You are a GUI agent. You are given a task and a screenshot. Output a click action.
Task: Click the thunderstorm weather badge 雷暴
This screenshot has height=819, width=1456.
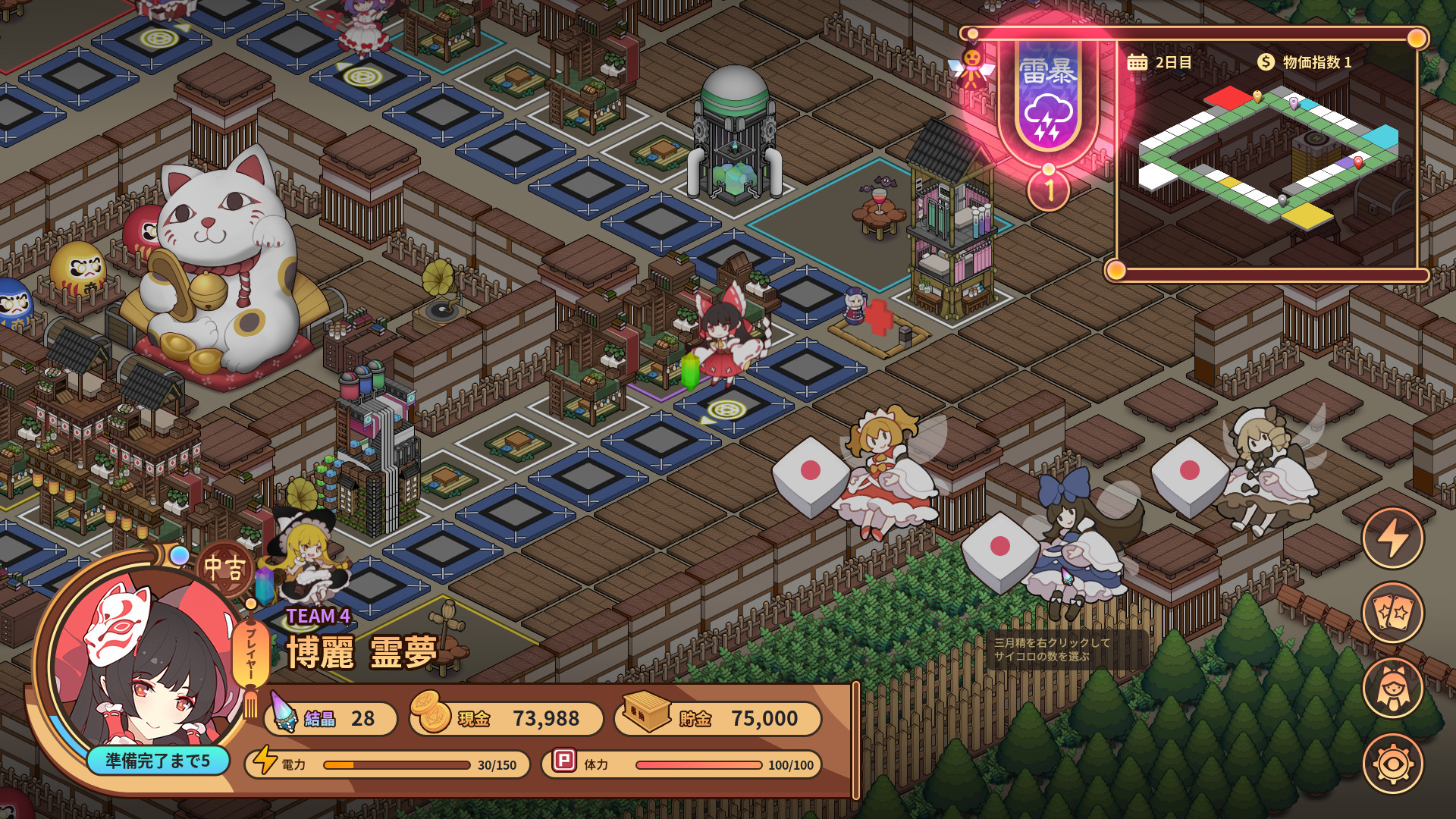1046,99
